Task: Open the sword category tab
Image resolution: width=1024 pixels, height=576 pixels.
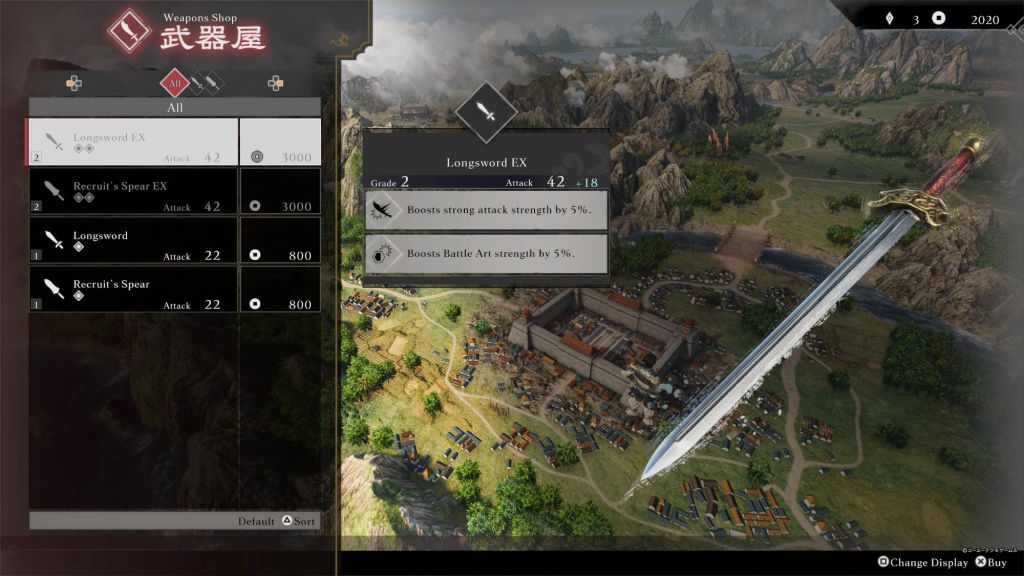Action: (x=198, y=82)
